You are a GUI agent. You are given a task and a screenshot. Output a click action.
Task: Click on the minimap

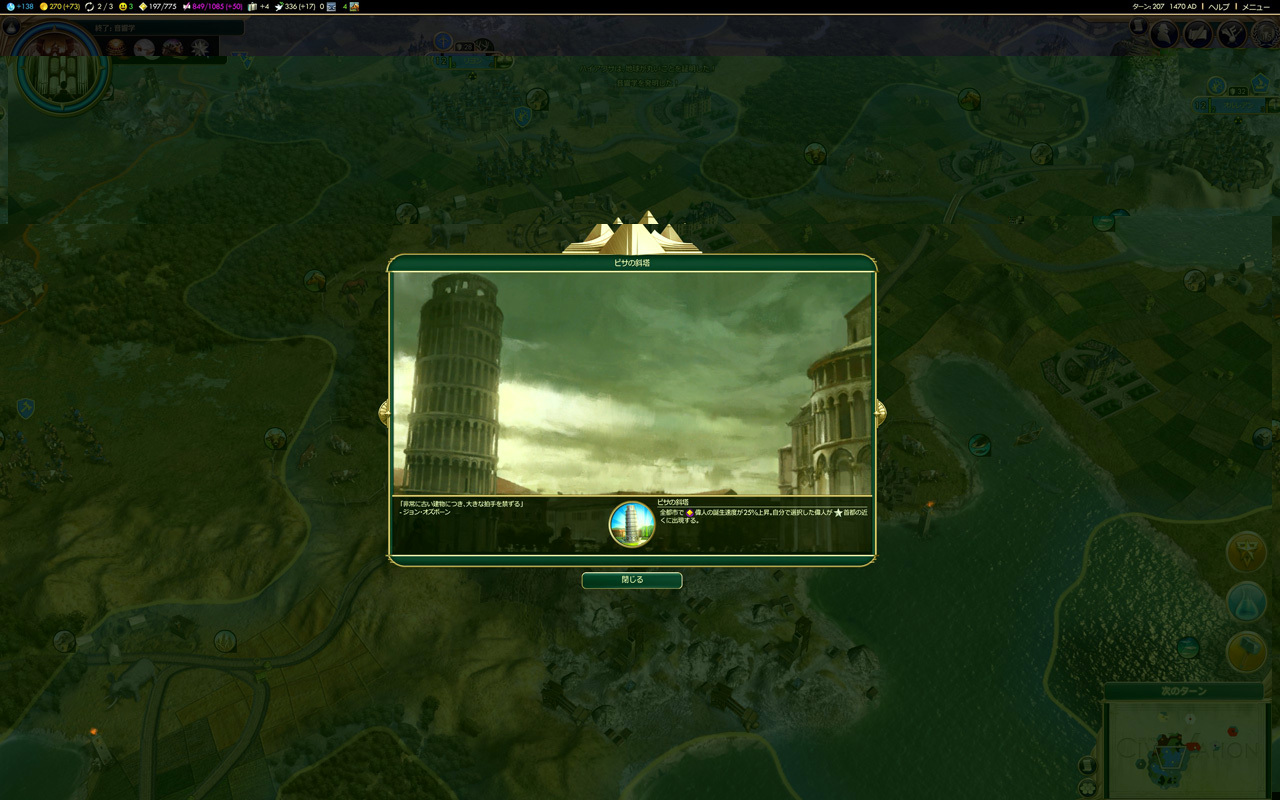click(x=1186, y=748)
